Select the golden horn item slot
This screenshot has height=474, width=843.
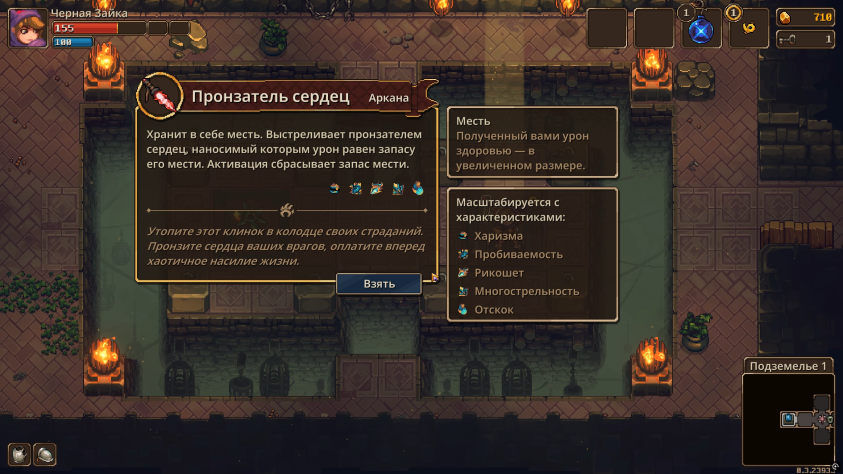(748, 29)
